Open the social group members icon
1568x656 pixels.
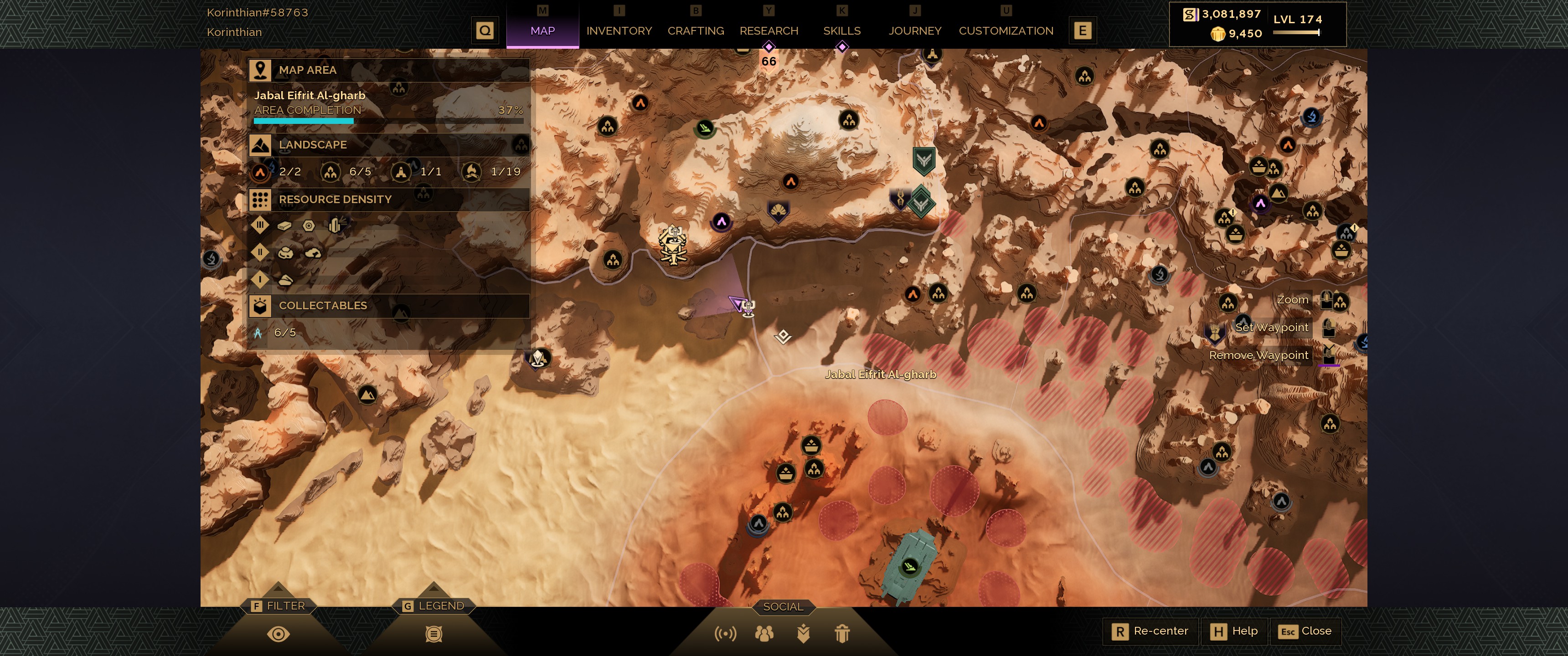pyautogui.click(x=764, y=634)
